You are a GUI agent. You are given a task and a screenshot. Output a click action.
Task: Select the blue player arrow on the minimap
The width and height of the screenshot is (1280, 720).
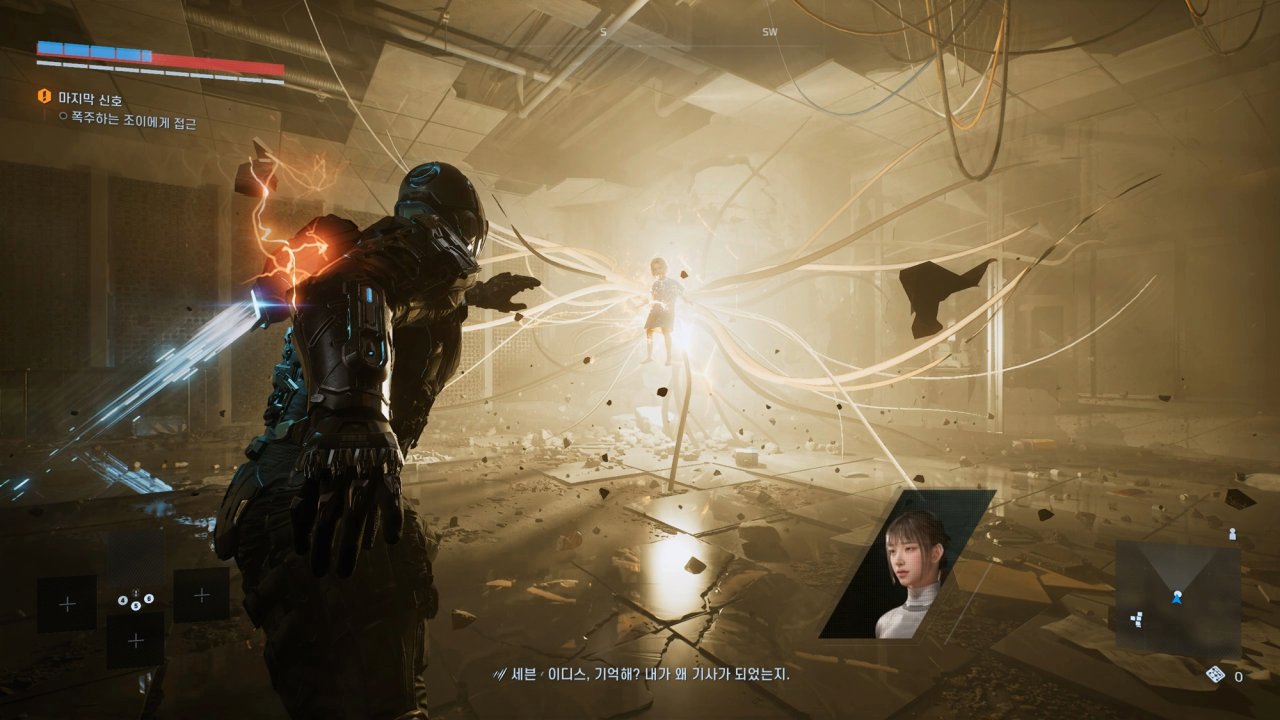click(x=1177, y=597)
